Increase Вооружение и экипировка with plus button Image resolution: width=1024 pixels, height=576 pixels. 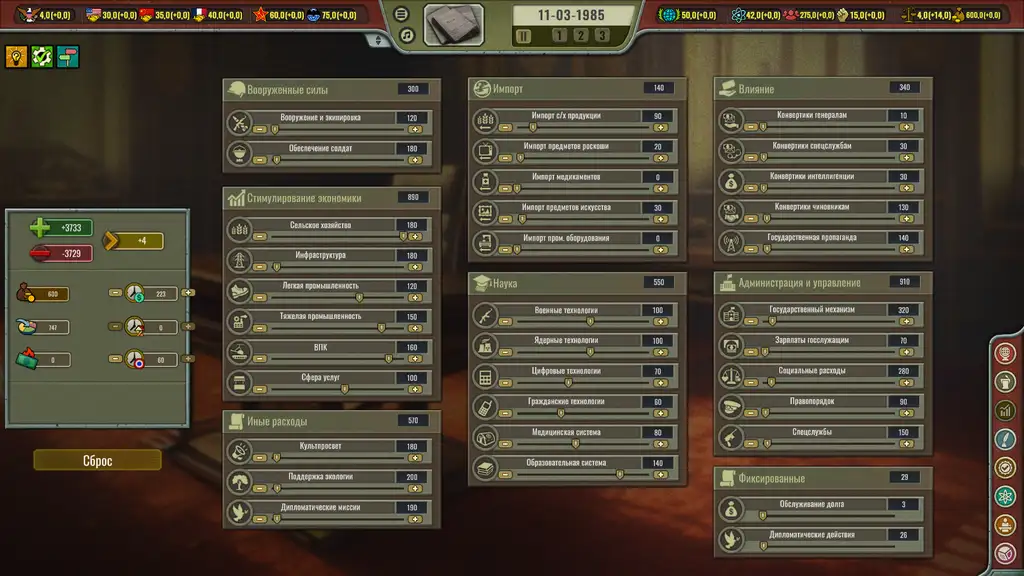point(414,129)
